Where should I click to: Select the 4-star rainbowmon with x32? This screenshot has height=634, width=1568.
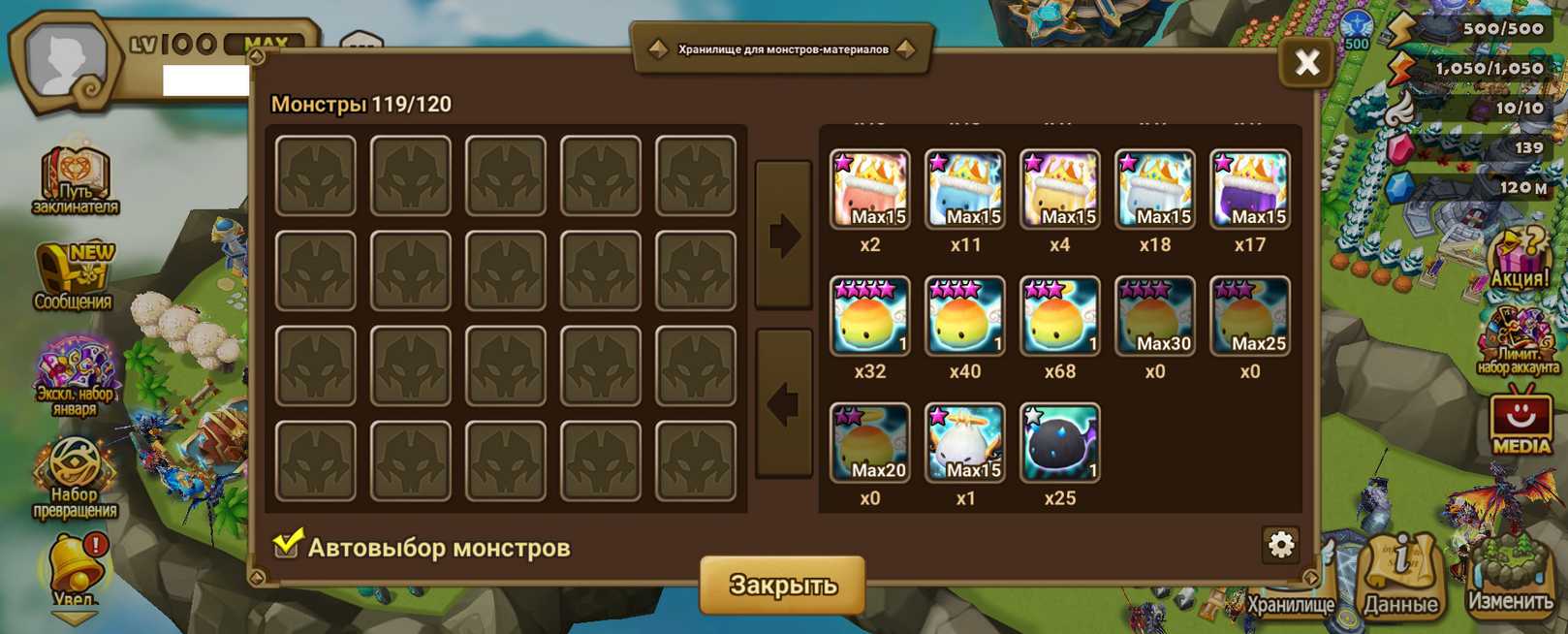[x=869, y=316]
